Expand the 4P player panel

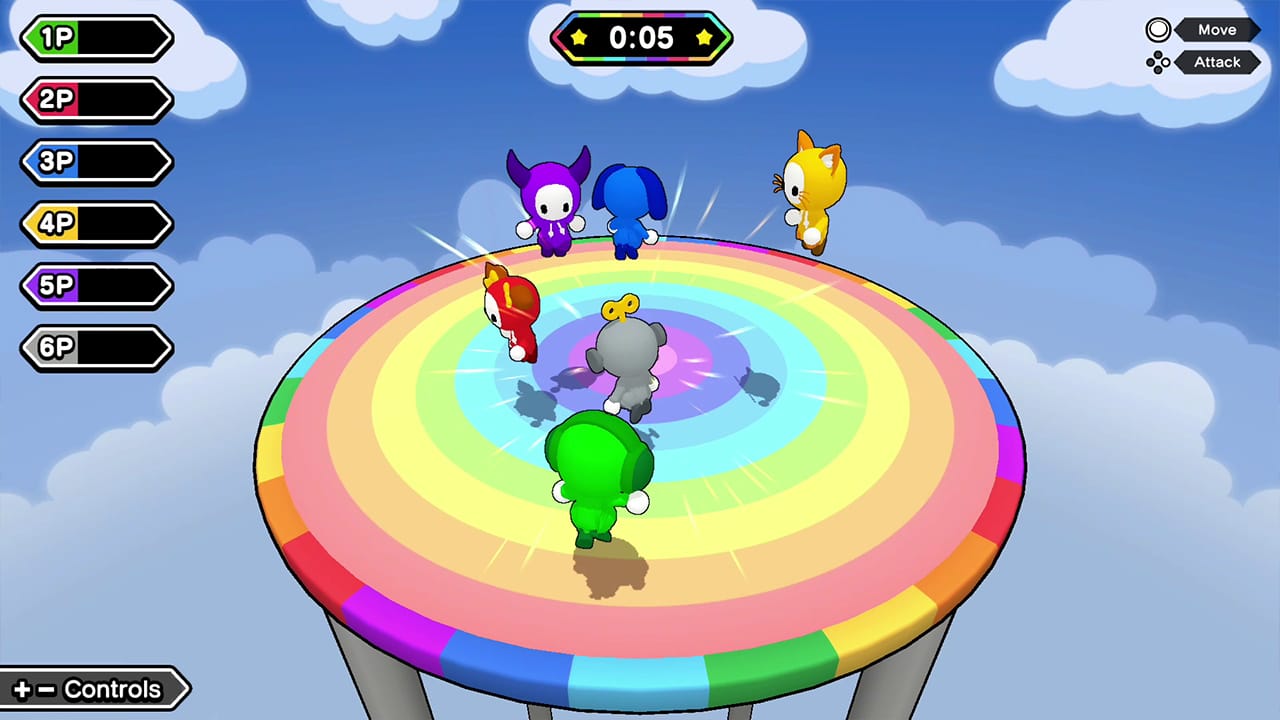coord(95,224)
